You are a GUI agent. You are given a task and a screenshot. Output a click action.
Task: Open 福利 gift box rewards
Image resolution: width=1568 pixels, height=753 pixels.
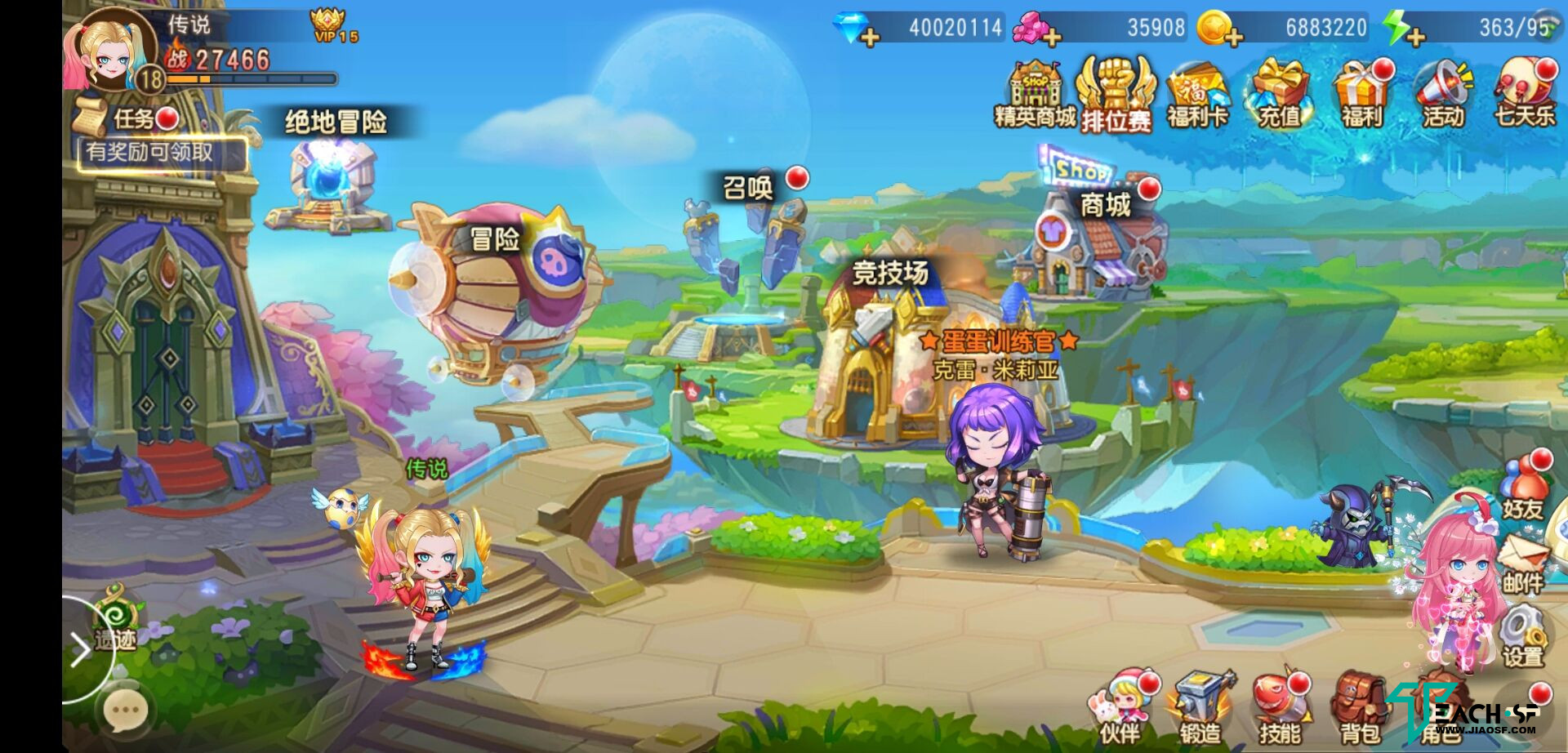[1361, 96]
